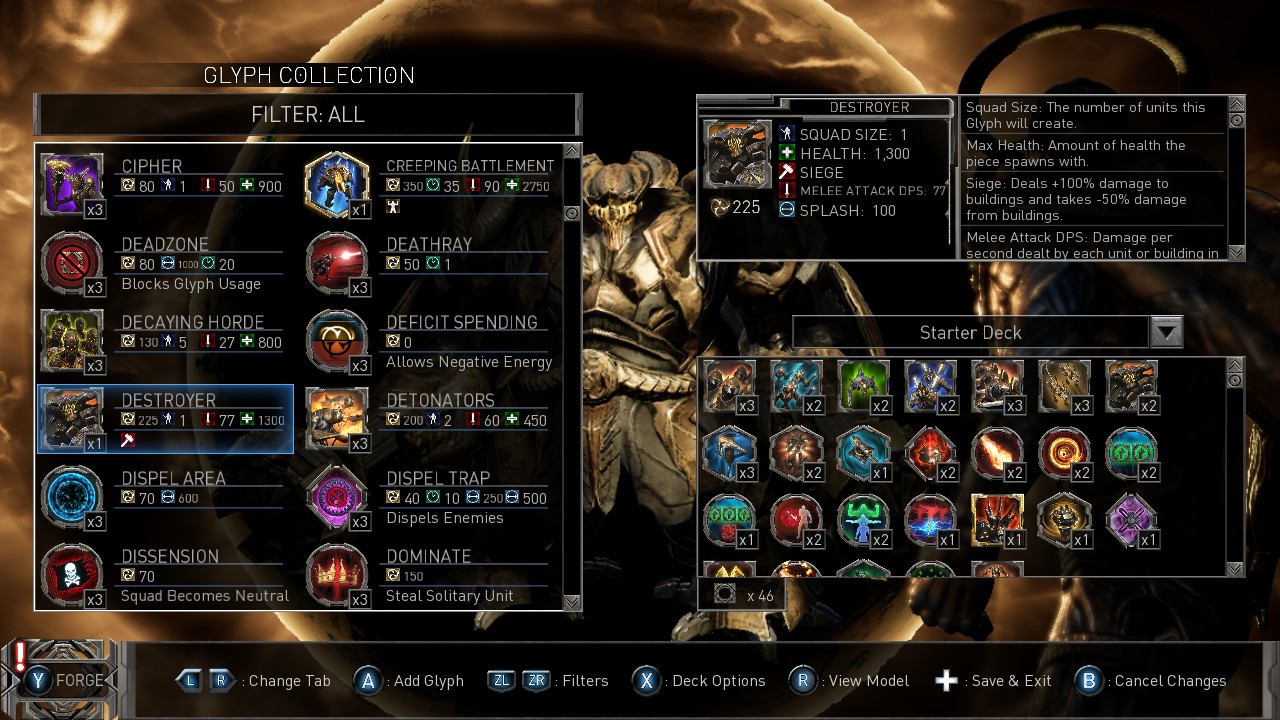Select the Cipher glyph icon
Screen dimensions: 1280x720
pyautogui.click(x=71, y=183)
